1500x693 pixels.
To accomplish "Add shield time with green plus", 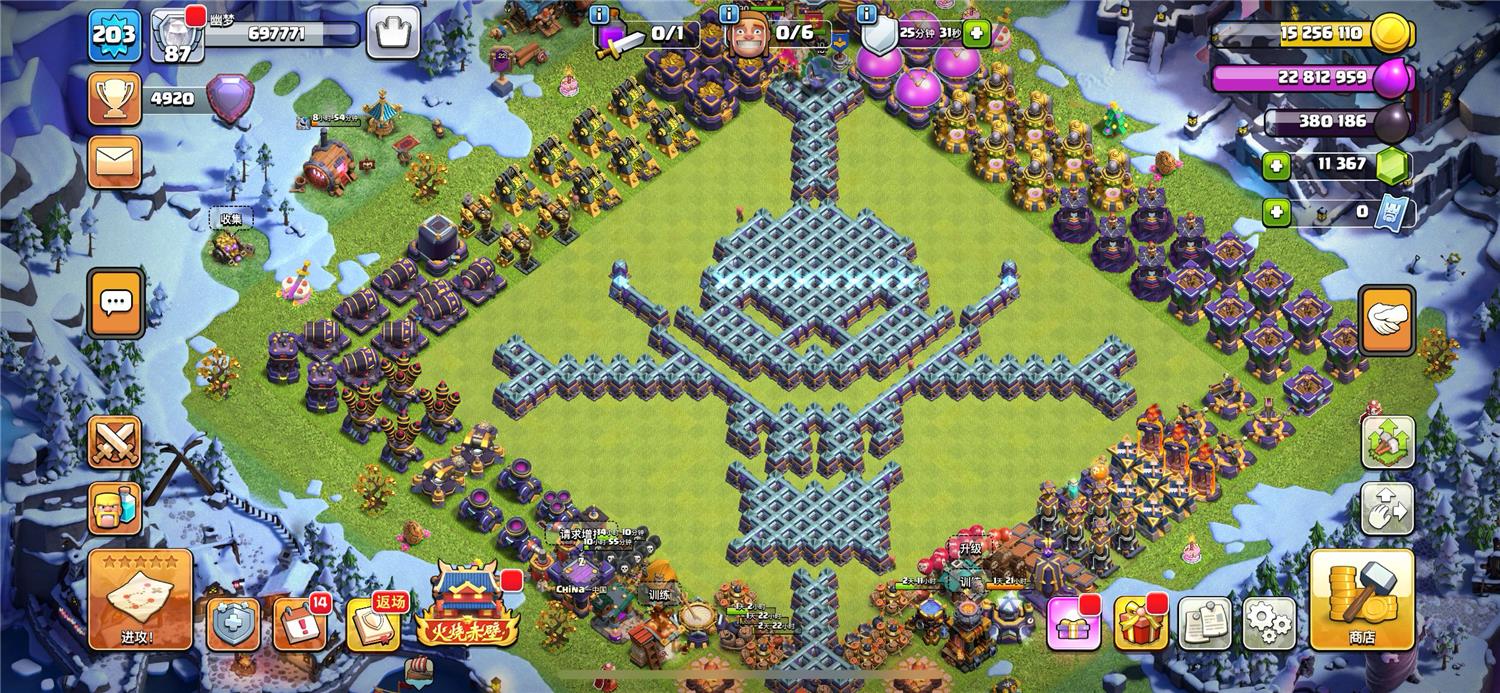I will pos(975,34).
